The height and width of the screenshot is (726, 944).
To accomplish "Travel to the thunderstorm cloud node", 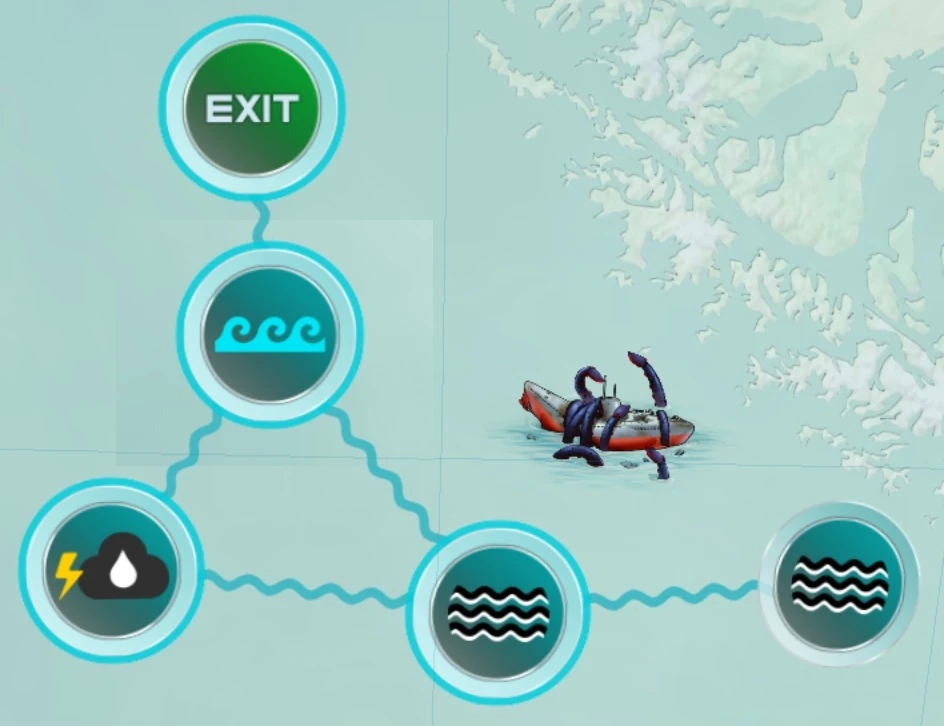I will [x=110, y=572].
